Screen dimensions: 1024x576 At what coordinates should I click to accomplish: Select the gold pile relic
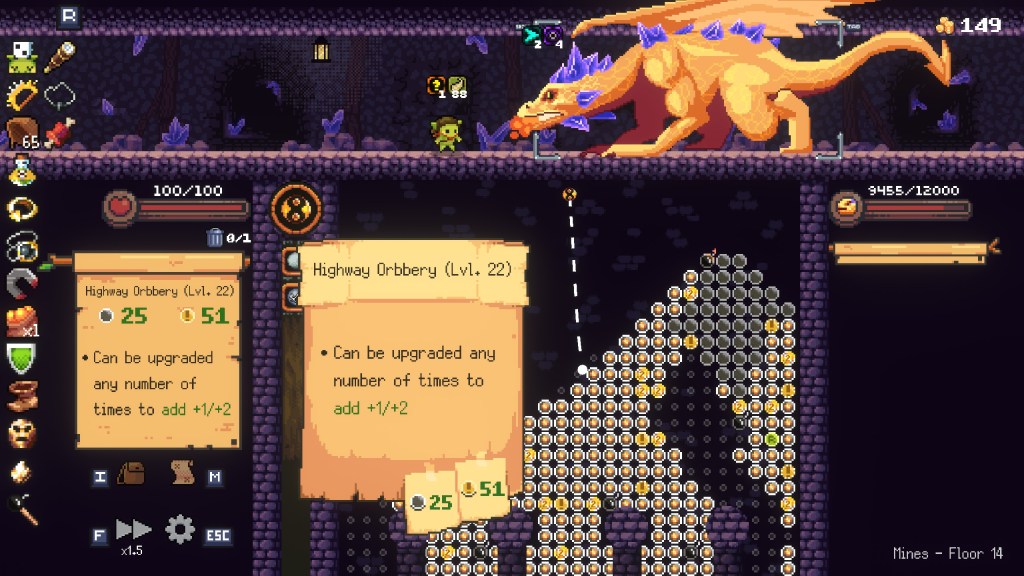[x=21, y=322]
